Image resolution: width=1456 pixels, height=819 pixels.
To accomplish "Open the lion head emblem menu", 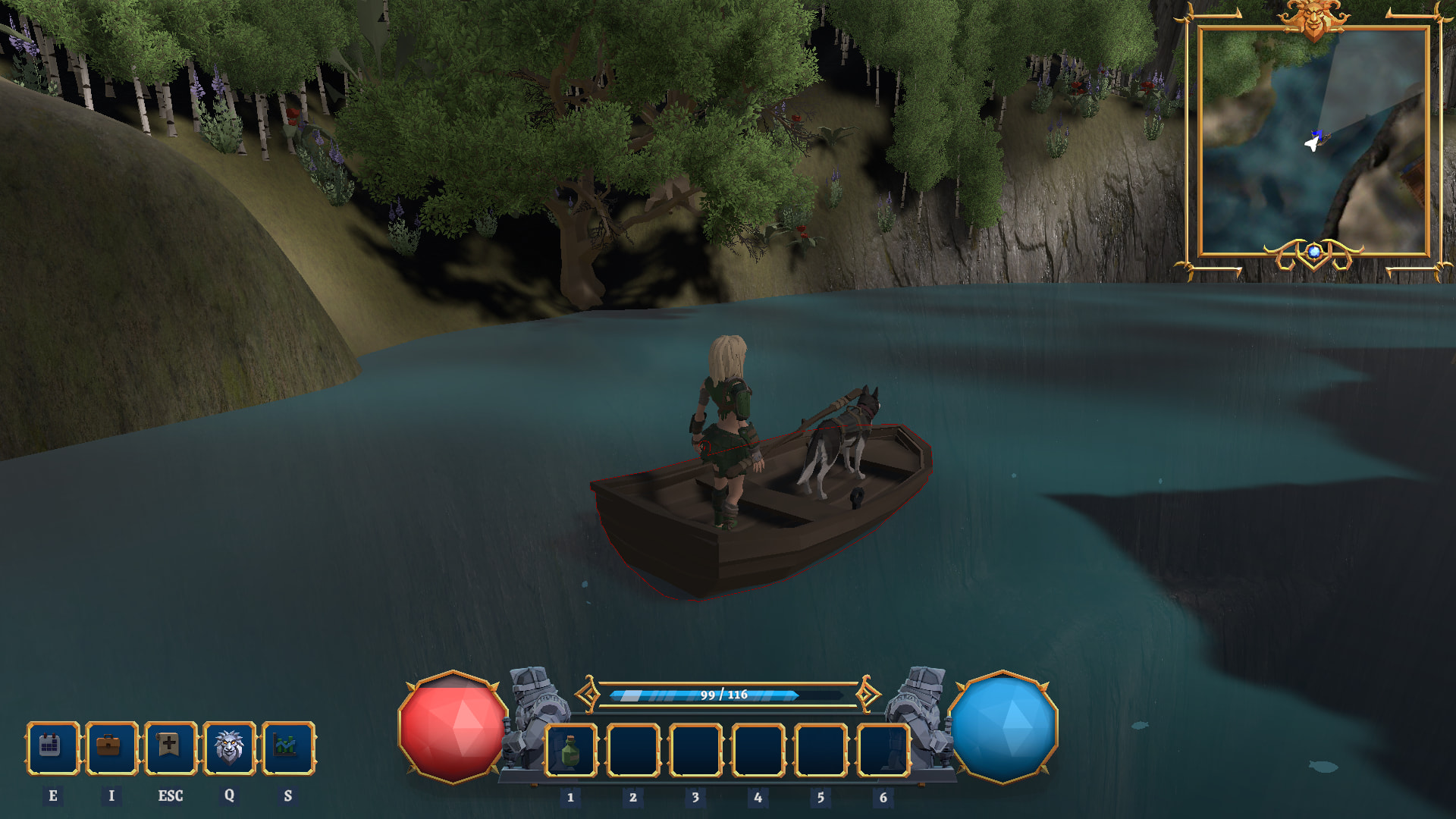I will tap(229, 748).
